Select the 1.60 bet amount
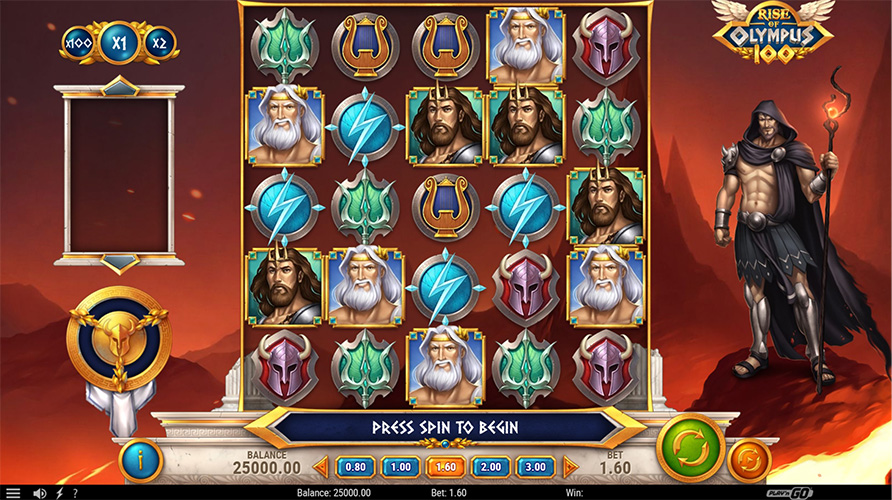Screen dimensions: 892x500 point(446,466)
